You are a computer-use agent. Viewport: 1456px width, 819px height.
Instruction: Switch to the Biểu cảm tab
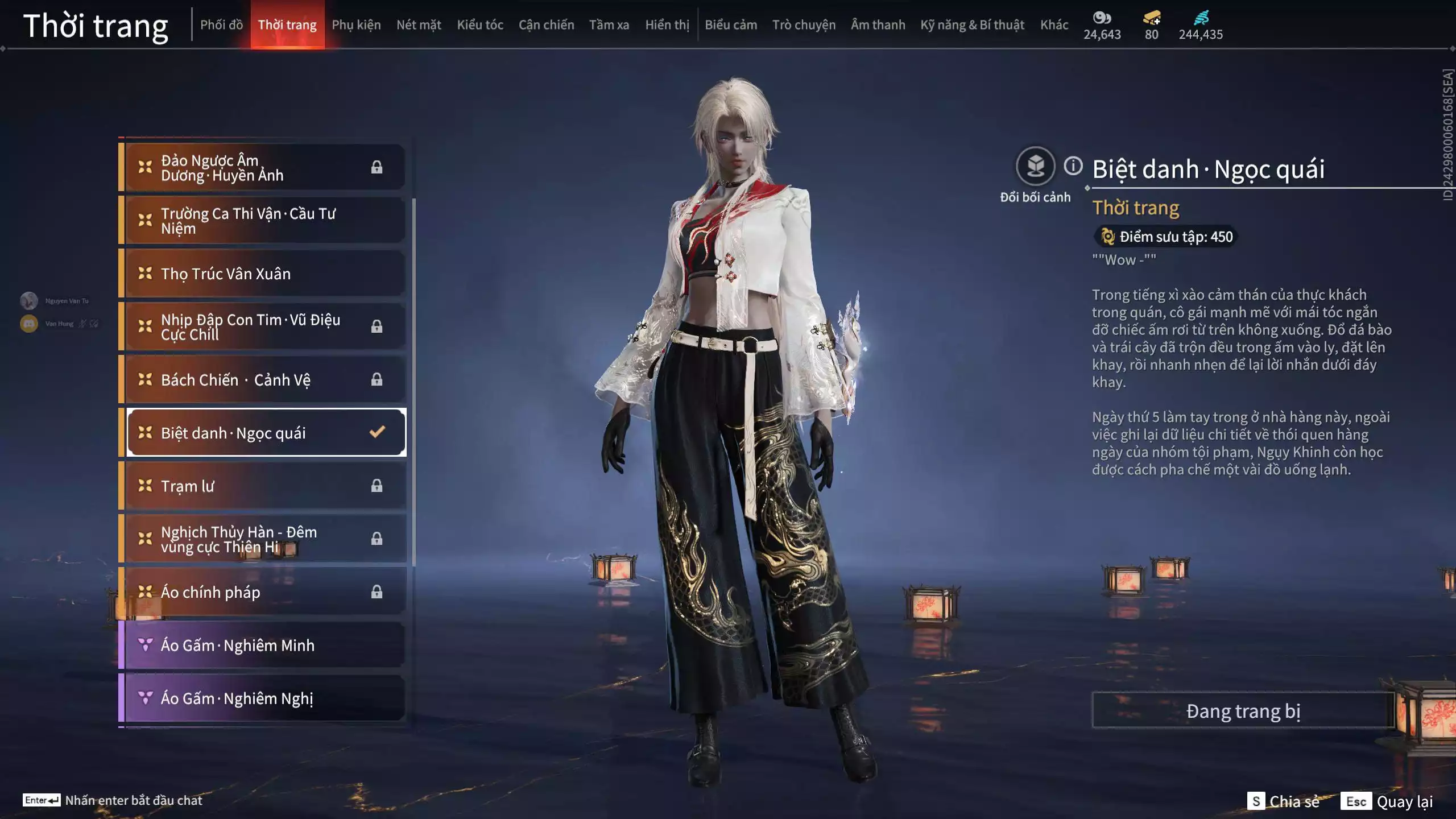click(x=731, y=25)
